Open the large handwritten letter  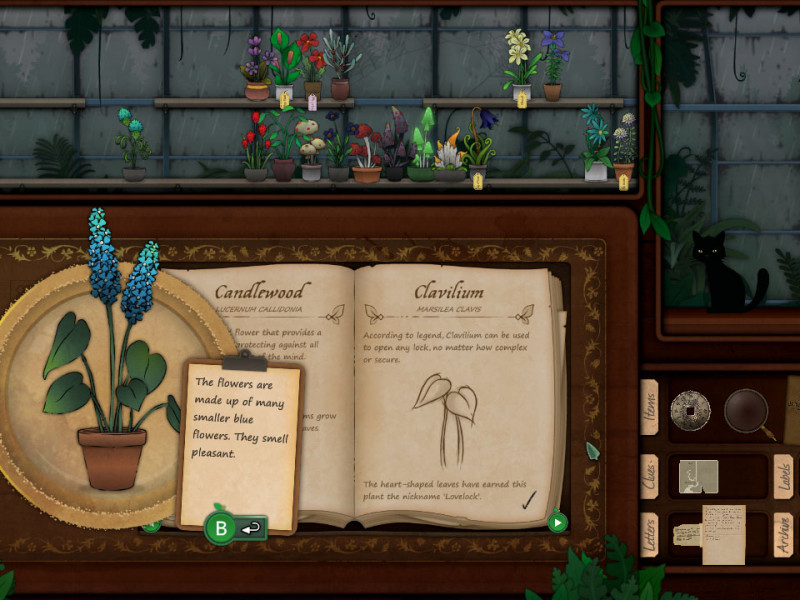[x=725, y=532]
